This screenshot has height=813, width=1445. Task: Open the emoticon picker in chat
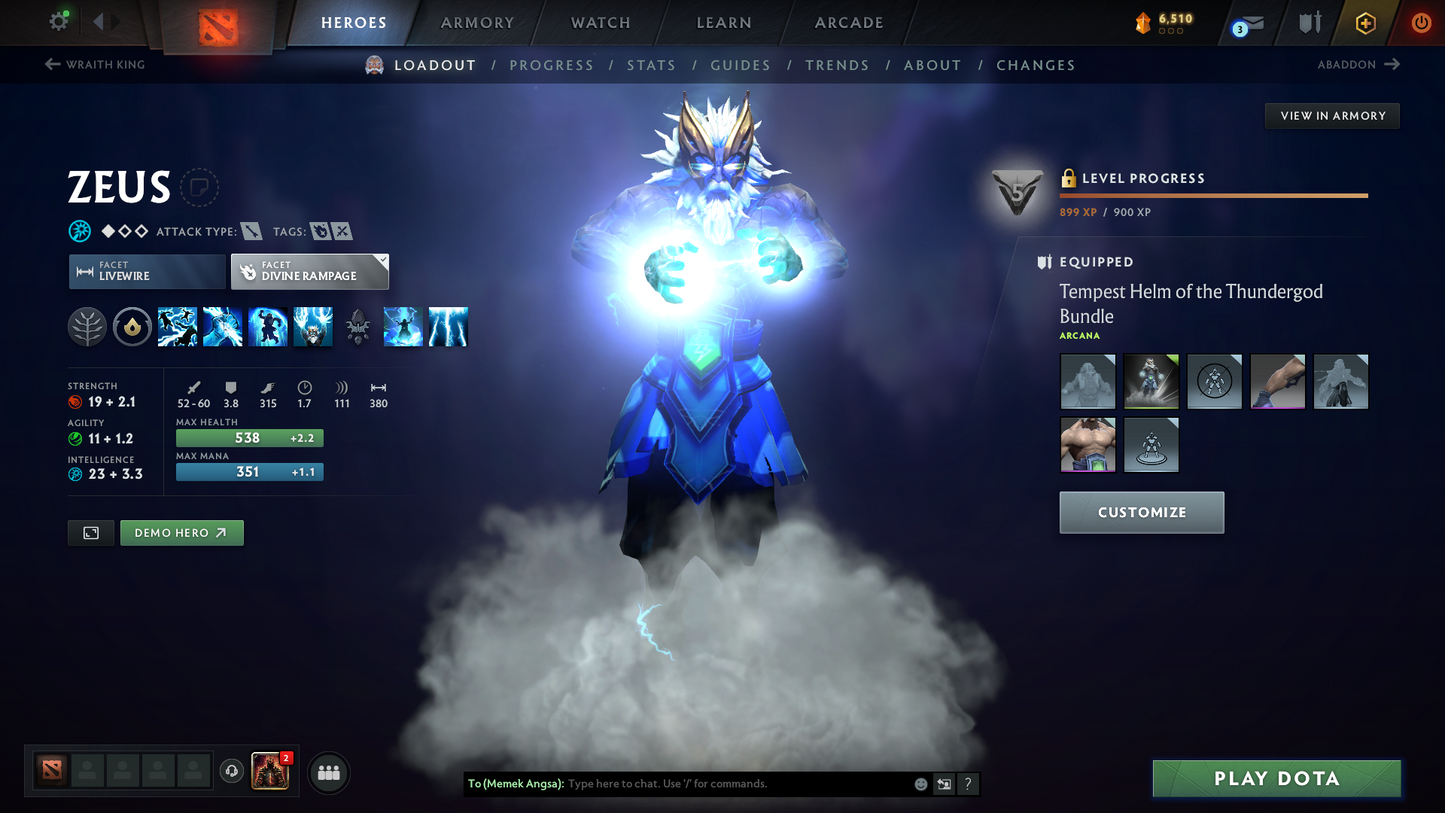pyautogui.click(x=920, y=784)
